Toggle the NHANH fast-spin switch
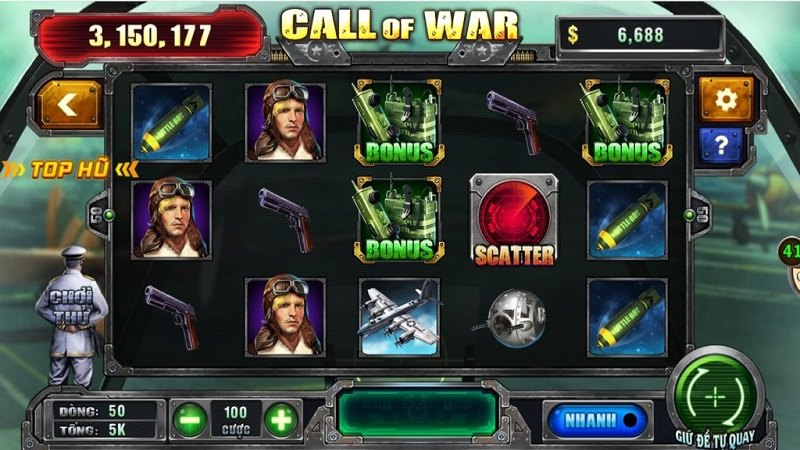 click(597, 419)
